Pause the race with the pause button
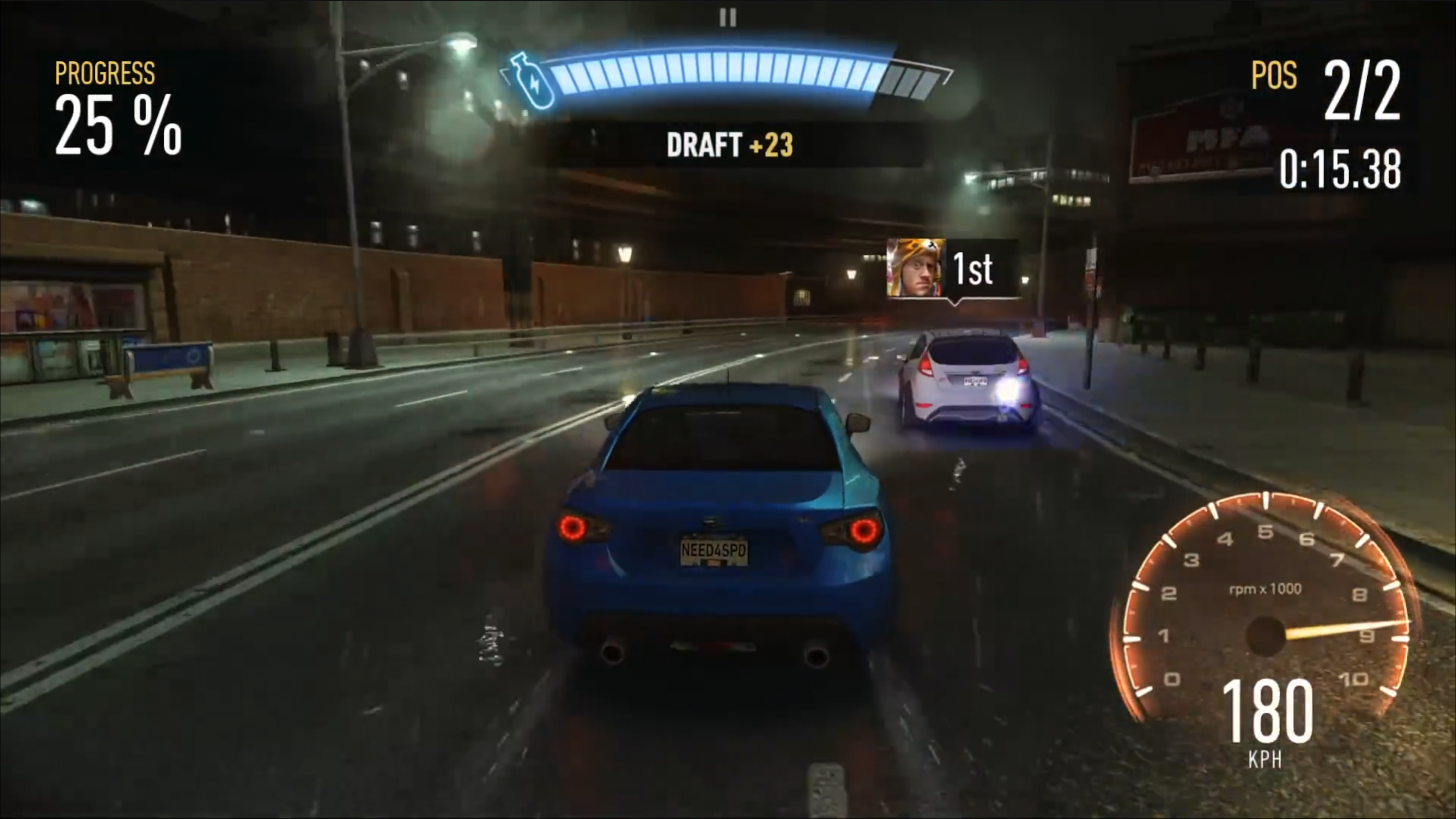This screenshot has height=819, width=1456. (x=728, y=17)
